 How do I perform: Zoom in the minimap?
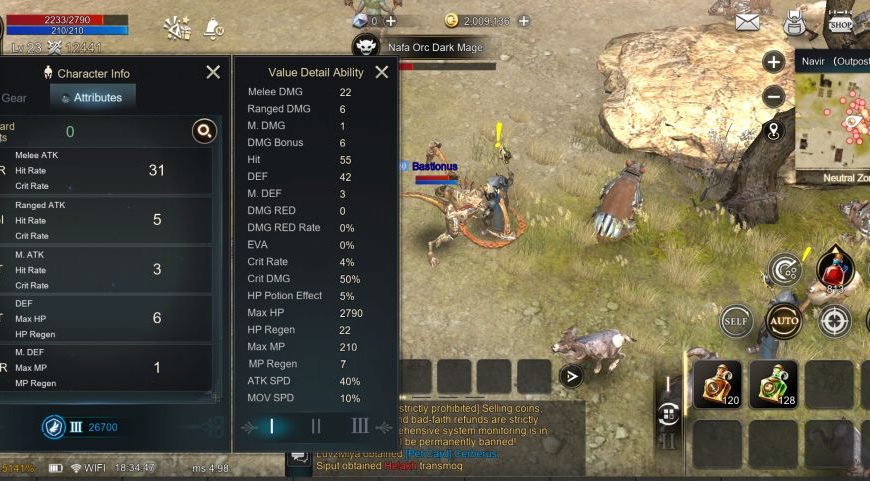(x=773, y=62)
